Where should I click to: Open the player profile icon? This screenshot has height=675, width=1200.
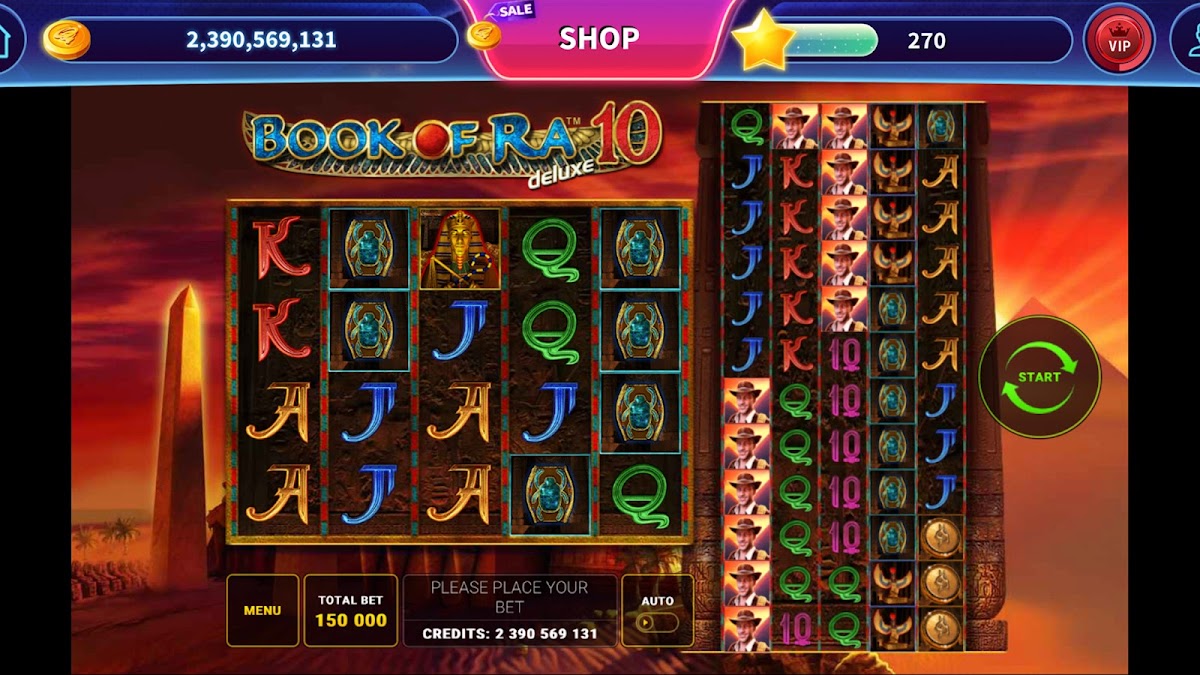[x=1192, y=40]
